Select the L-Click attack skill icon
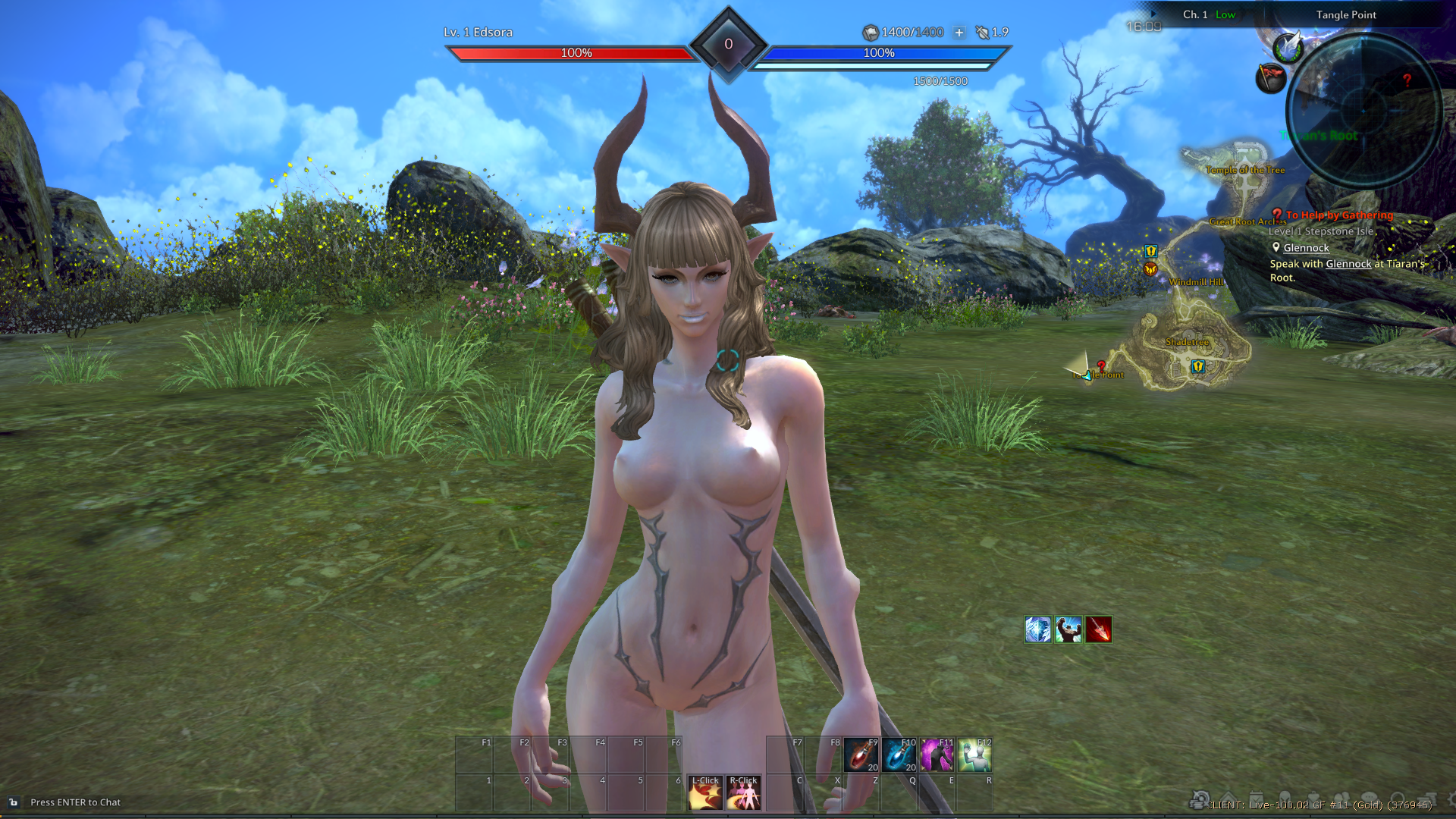Image resolution: width=1456 pixels, height=819 pixels. tap(705, 792)
